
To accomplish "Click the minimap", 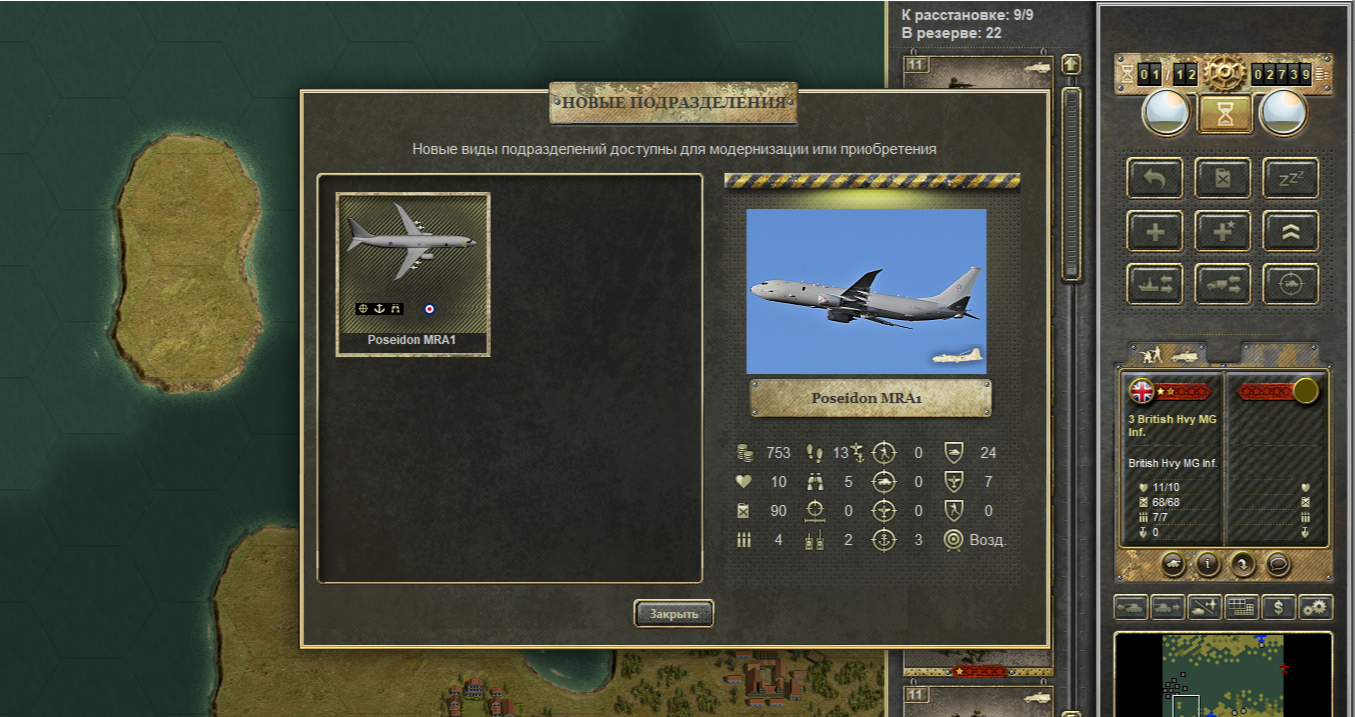I will coord(1223,674).
